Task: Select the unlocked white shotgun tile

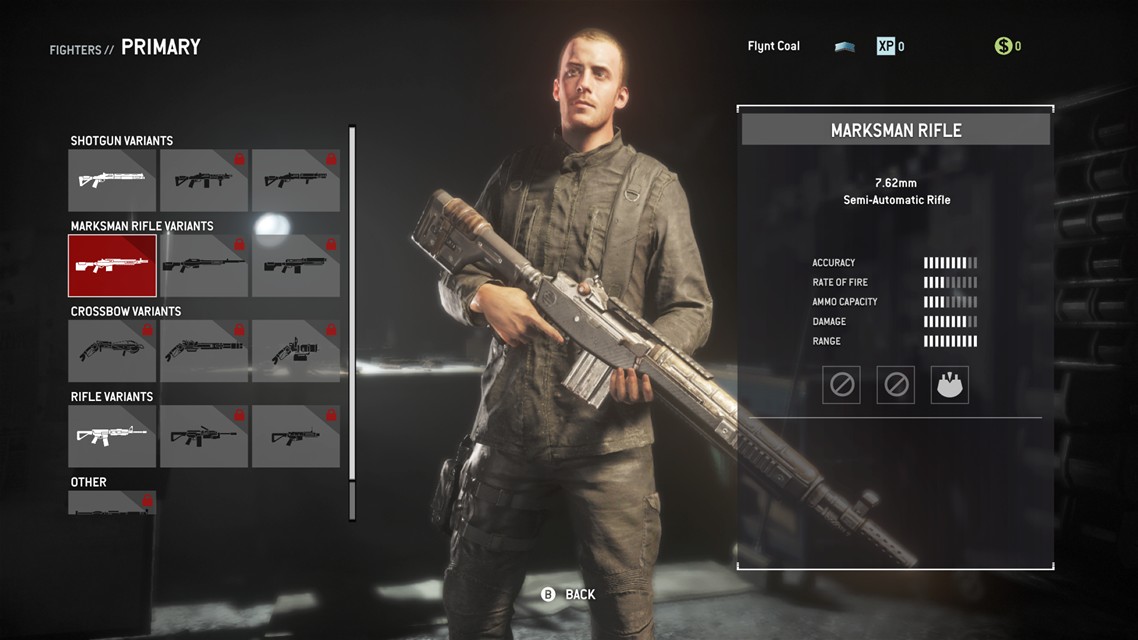Action: point(112,180)
